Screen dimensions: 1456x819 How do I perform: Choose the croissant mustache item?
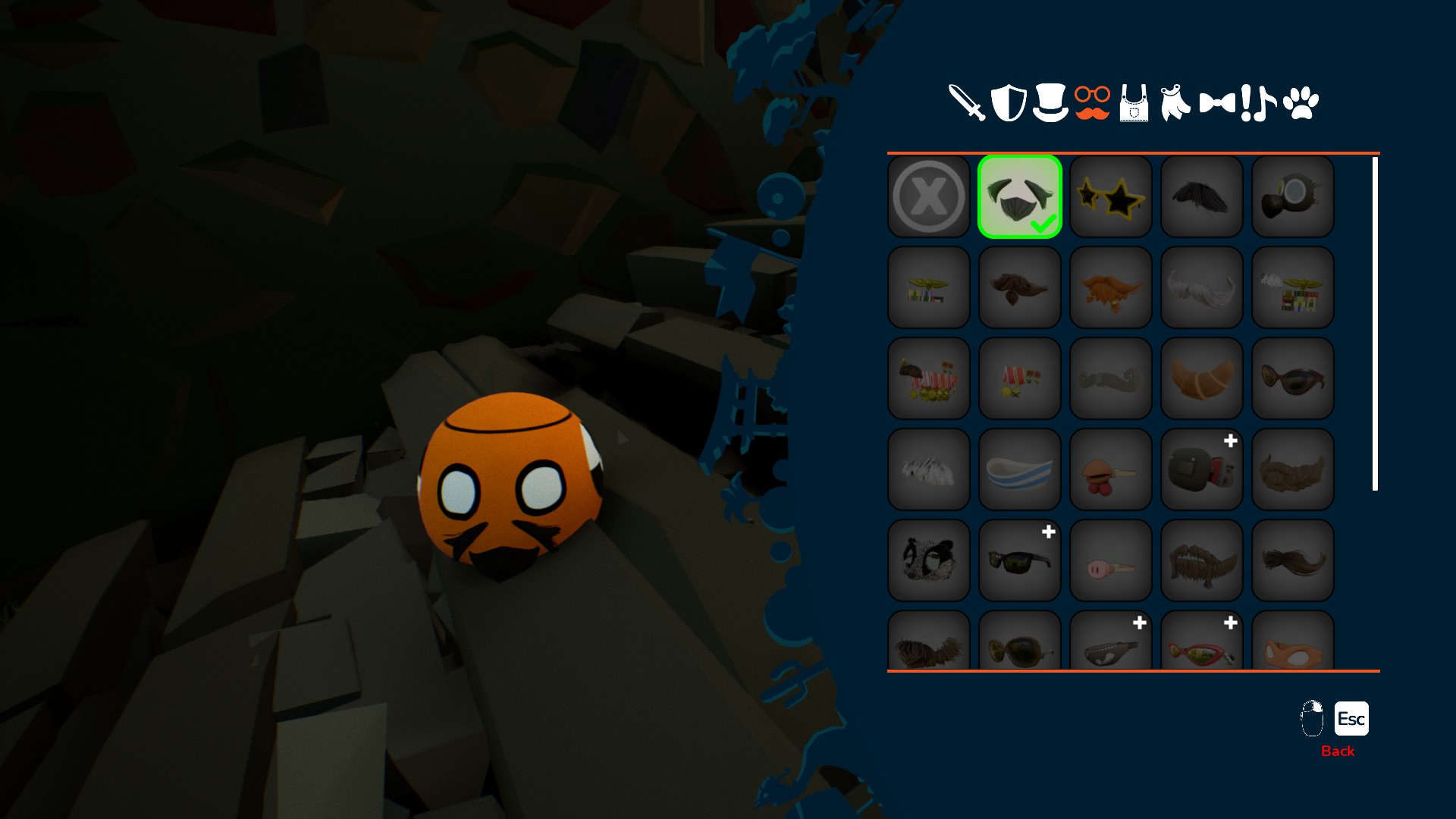pos(1202,378)
